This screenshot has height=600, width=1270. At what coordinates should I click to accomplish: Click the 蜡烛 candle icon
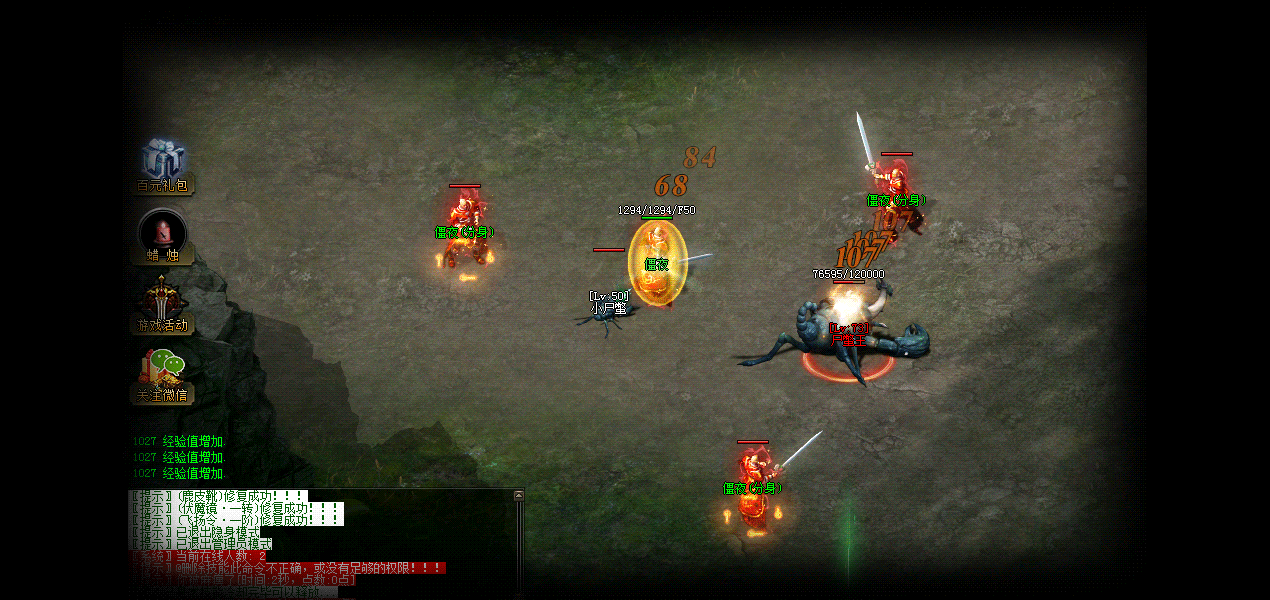(x=163, y=234)
